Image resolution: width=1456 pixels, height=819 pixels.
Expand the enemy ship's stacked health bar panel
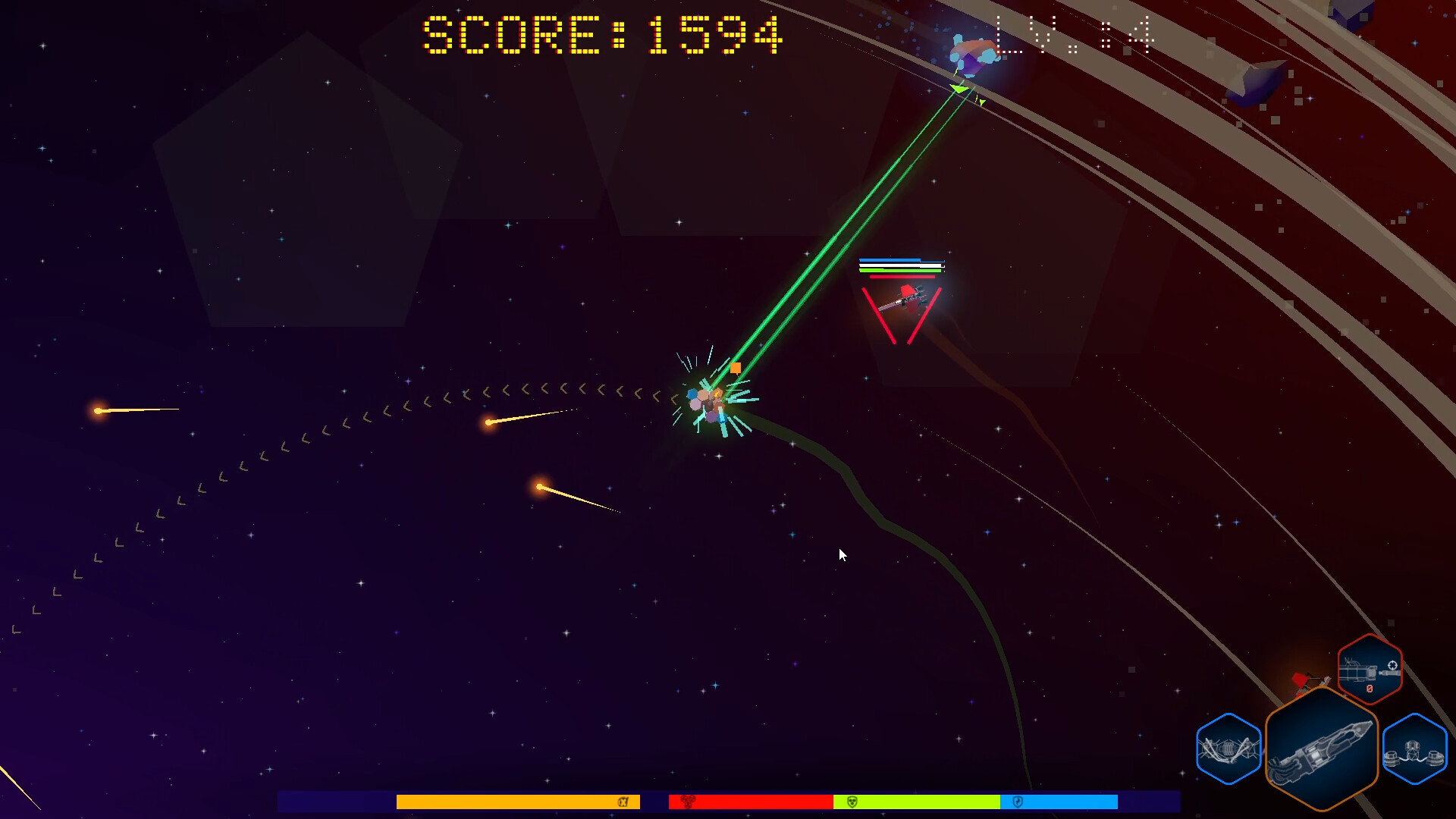(x=902, y=265)
